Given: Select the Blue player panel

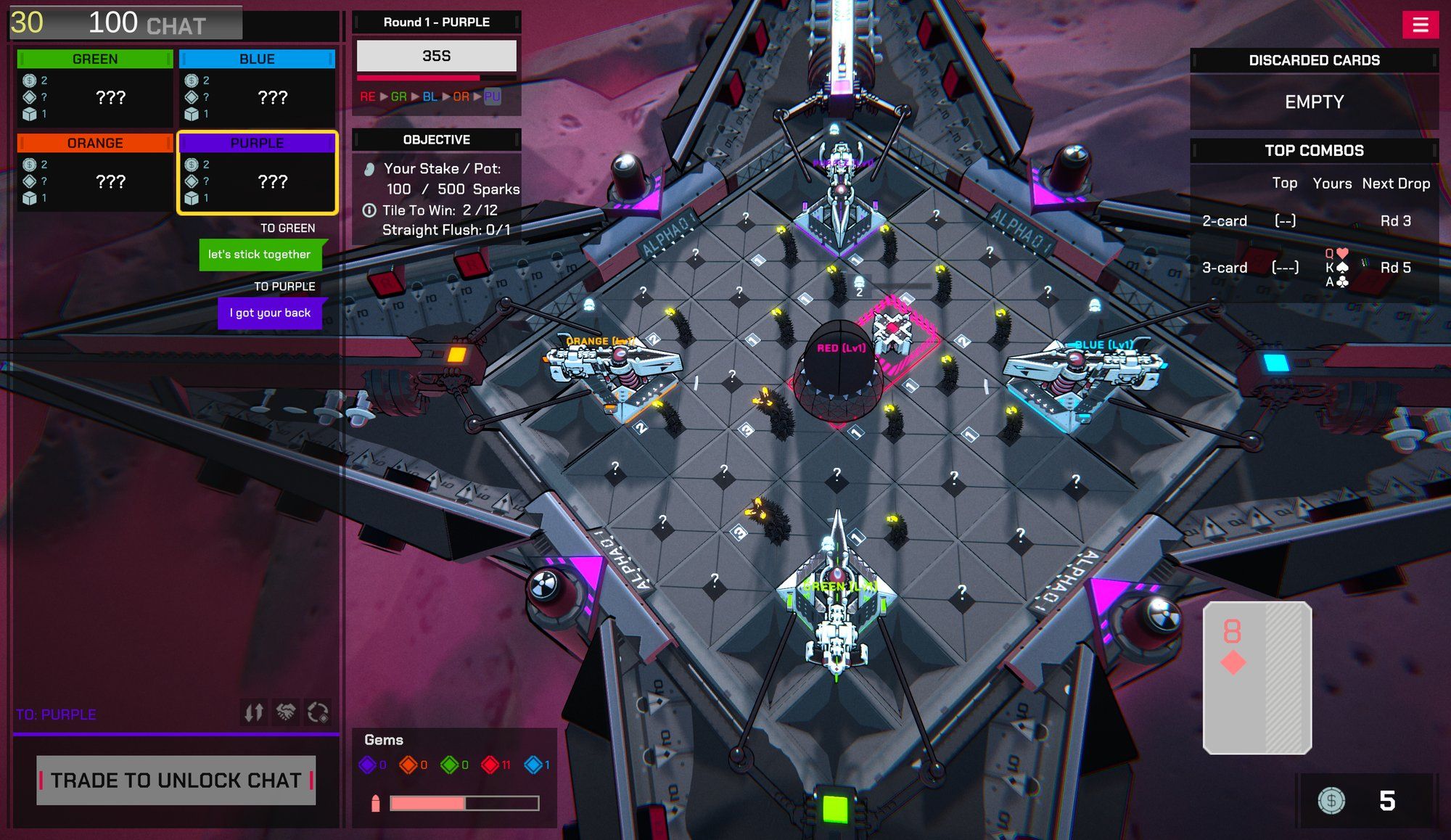Looking at the screenshot, I should (x=257, y=88).
